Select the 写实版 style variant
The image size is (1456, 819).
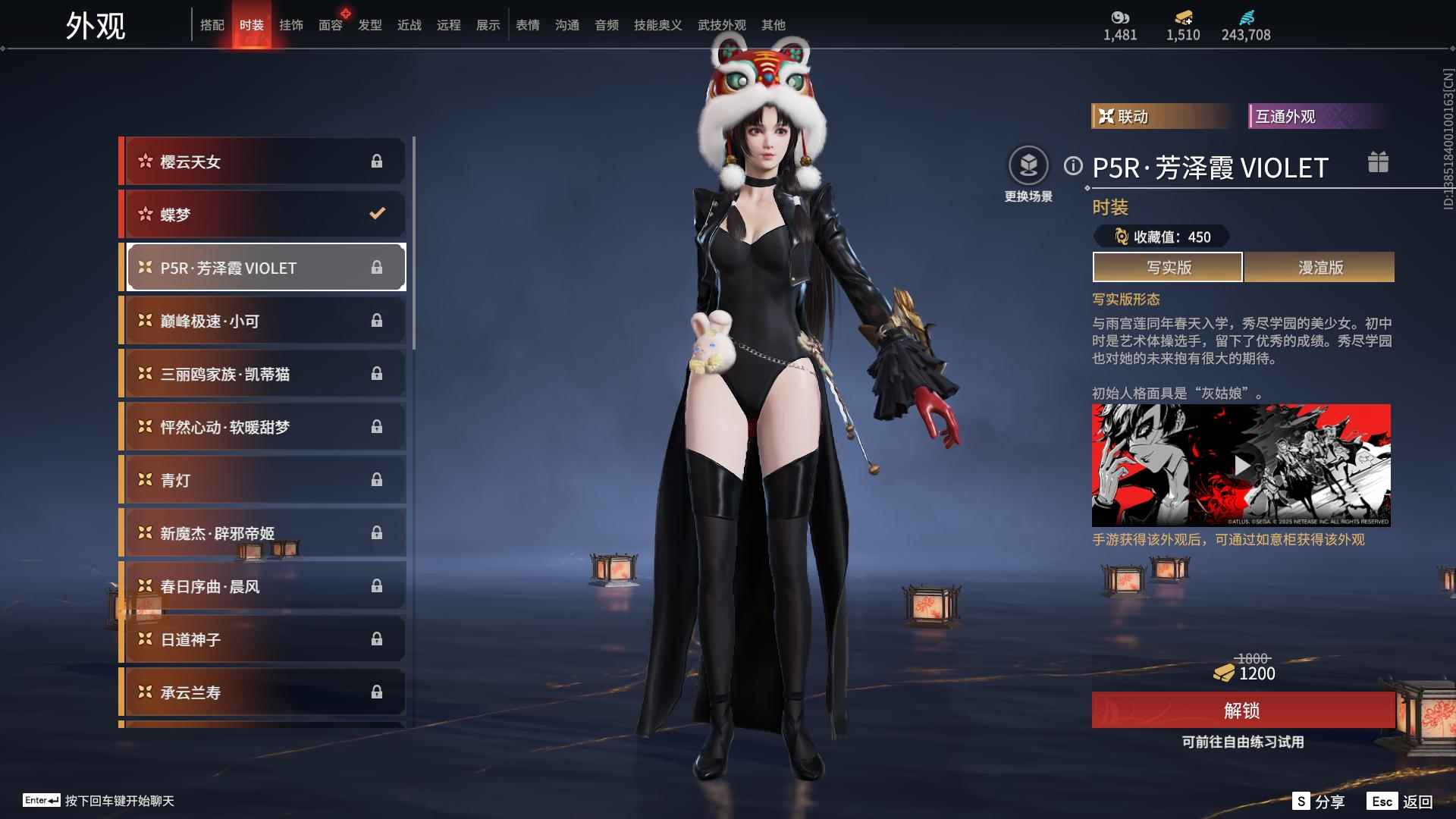[x=1168, y=267]
